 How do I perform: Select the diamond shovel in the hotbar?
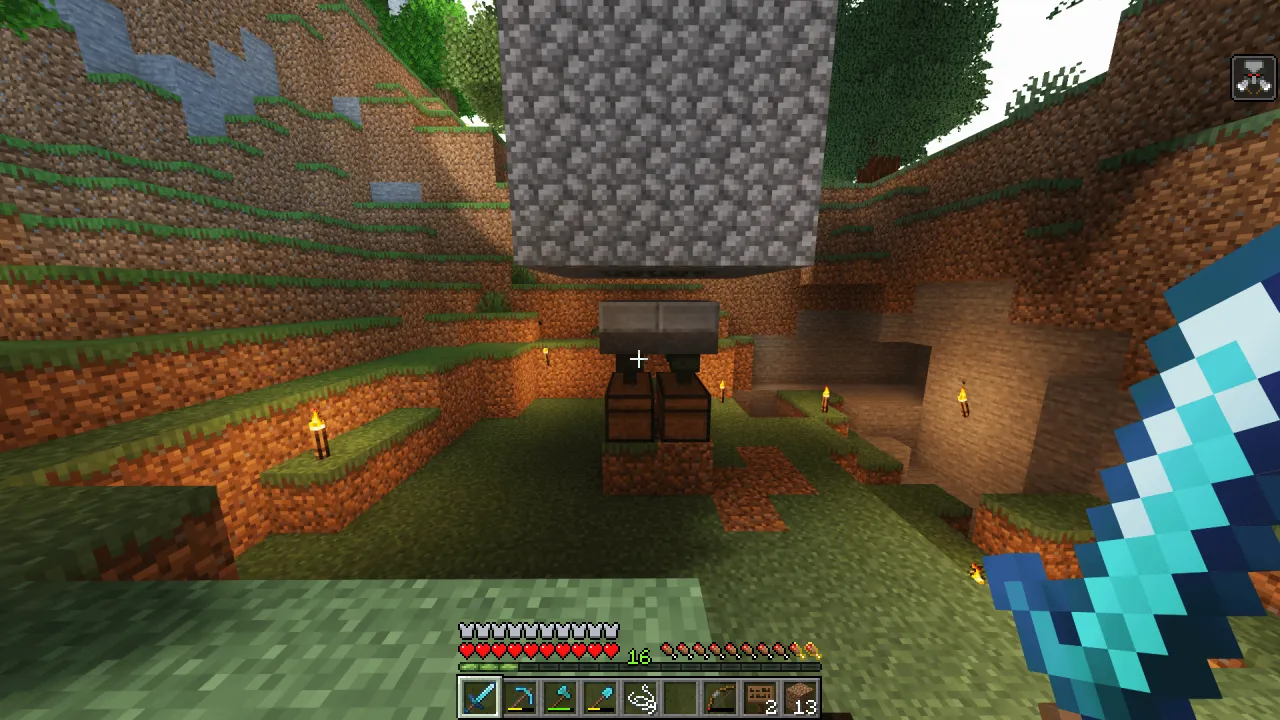pyautogui.click(x=600, y=696)
